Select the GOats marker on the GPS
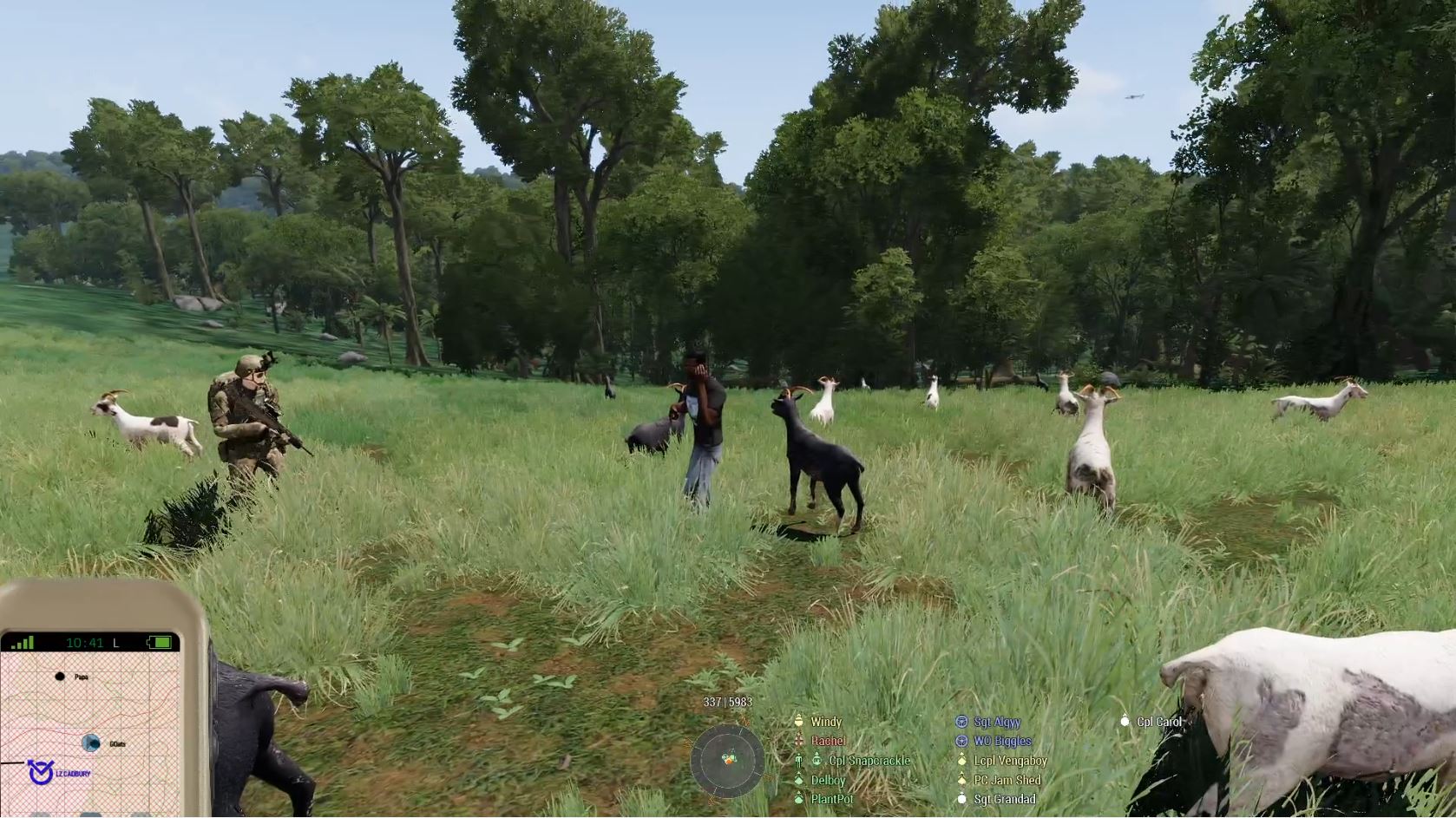Image resolution: width=1456 pixels, height=818 pixels. pyautogui.click(x=91, y=743)
